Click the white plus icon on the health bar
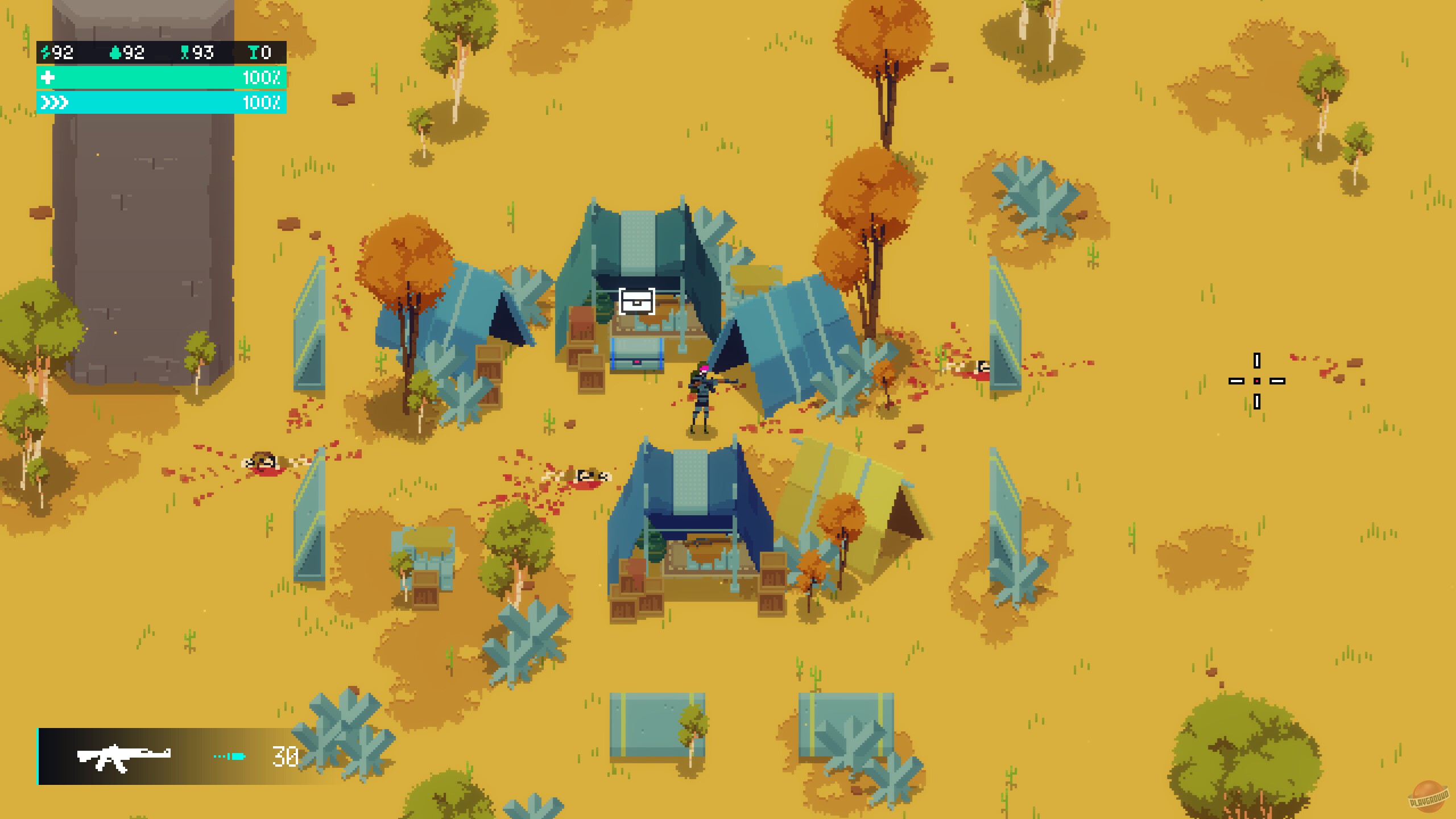Viewport: 1456px width, 819px height. 48,78
